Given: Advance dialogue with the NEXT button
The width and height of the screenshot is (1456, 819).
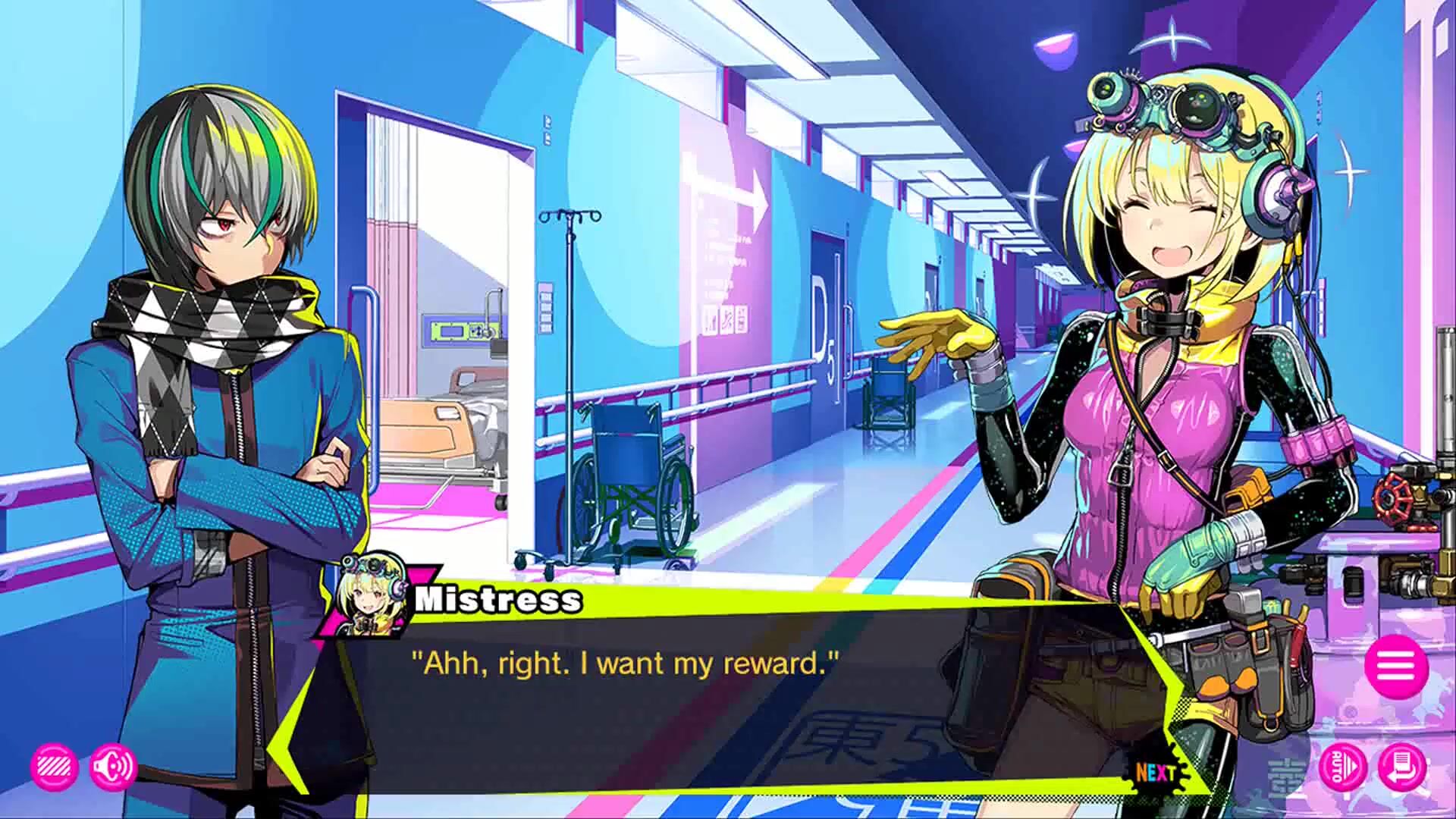Looking at the screenshot, I should (1155, 772).
